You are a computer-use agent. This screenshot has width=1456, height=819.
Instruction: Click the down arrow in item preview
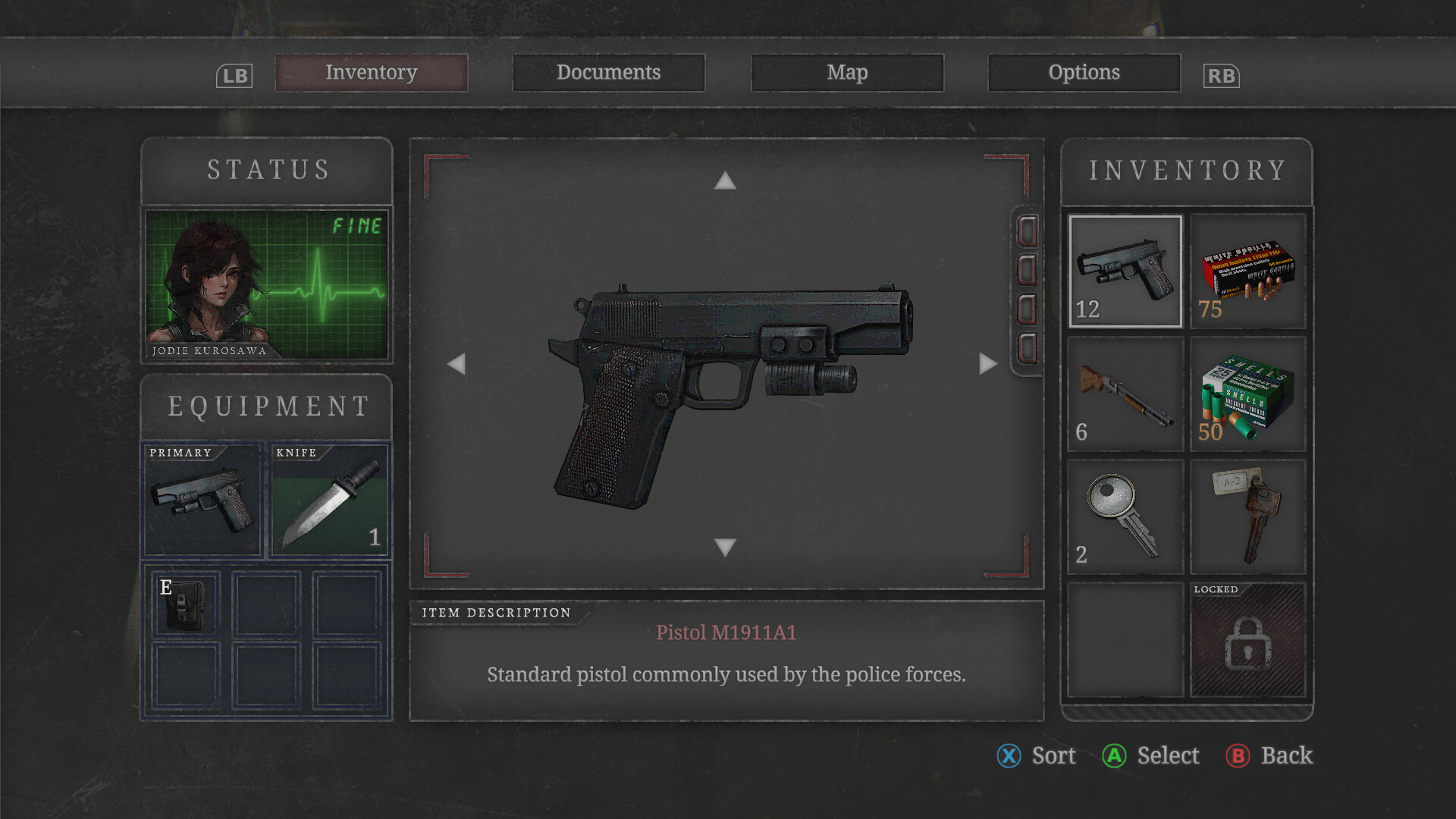(x=725, y=547)
